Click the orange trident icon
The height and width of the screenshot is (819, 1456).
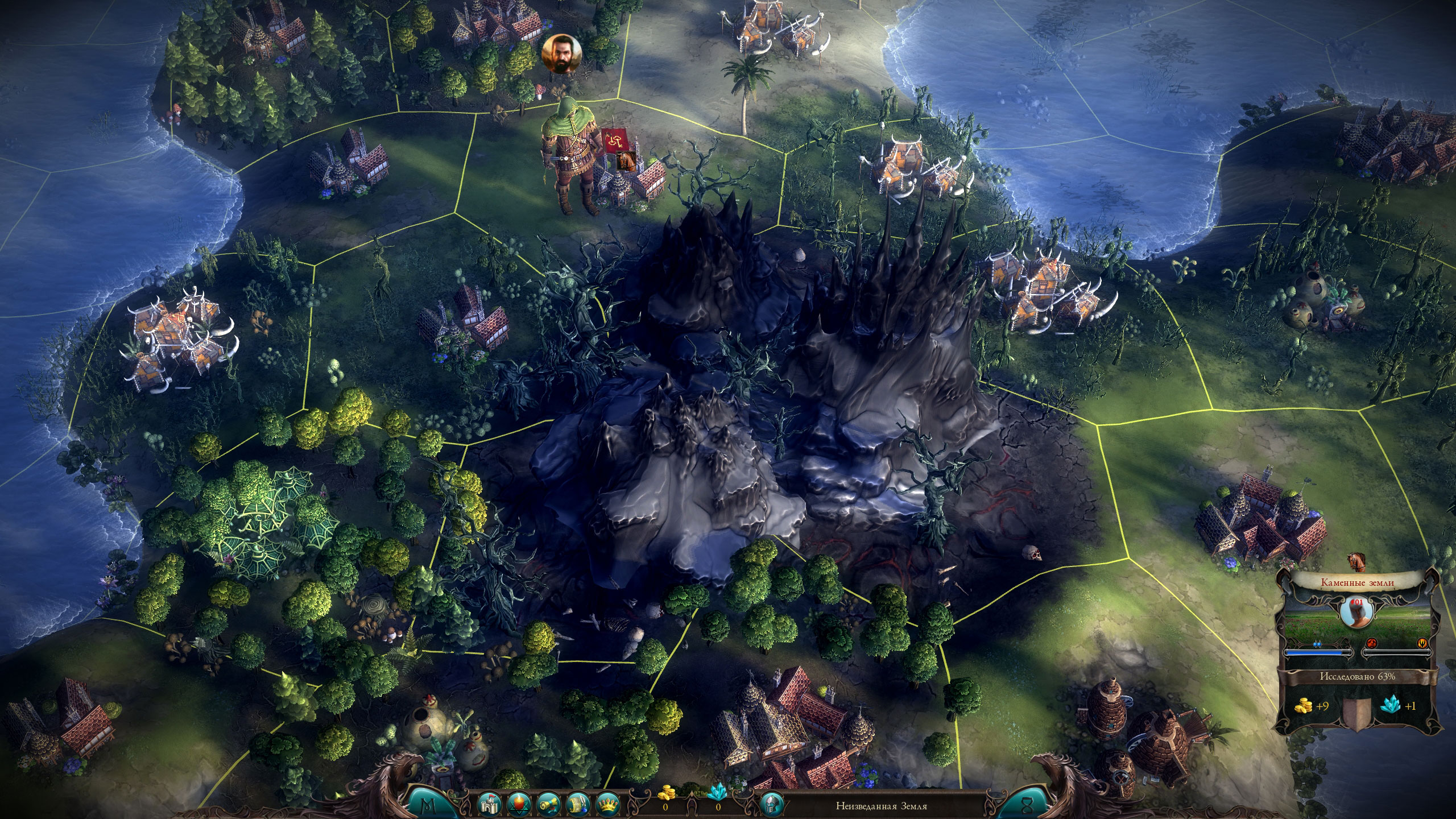coord(1421,643)
